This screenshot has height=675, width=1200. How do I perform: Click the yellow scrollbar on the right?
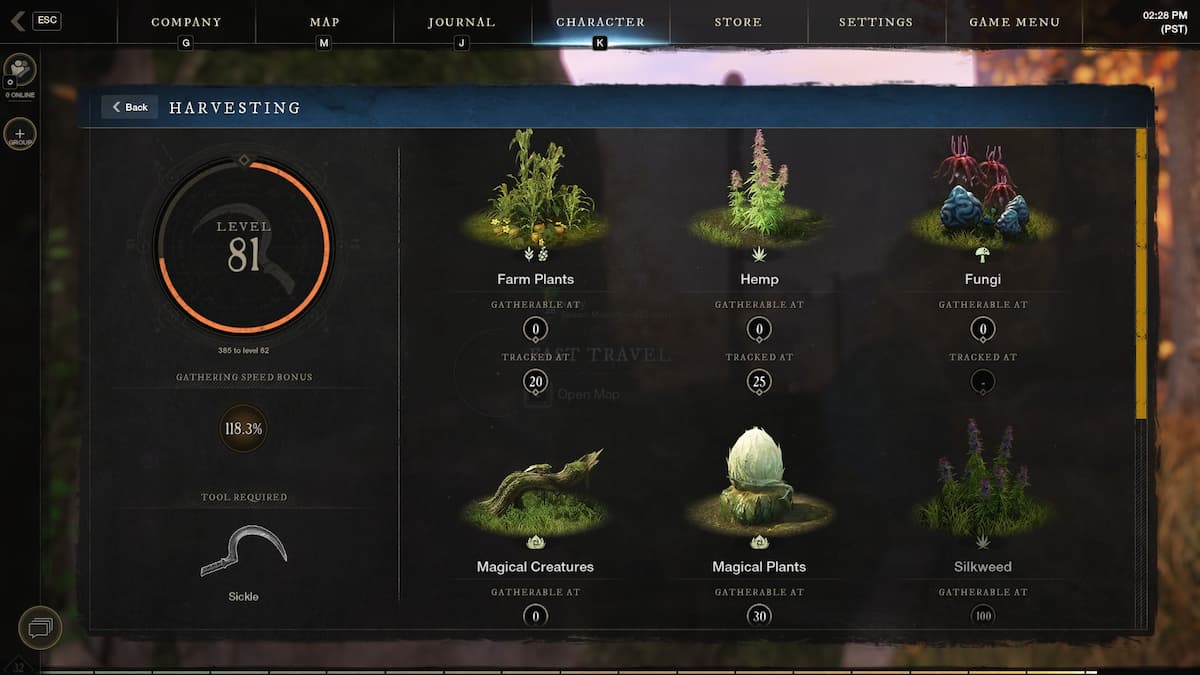pyautogui.click(x=1141, y=273)
